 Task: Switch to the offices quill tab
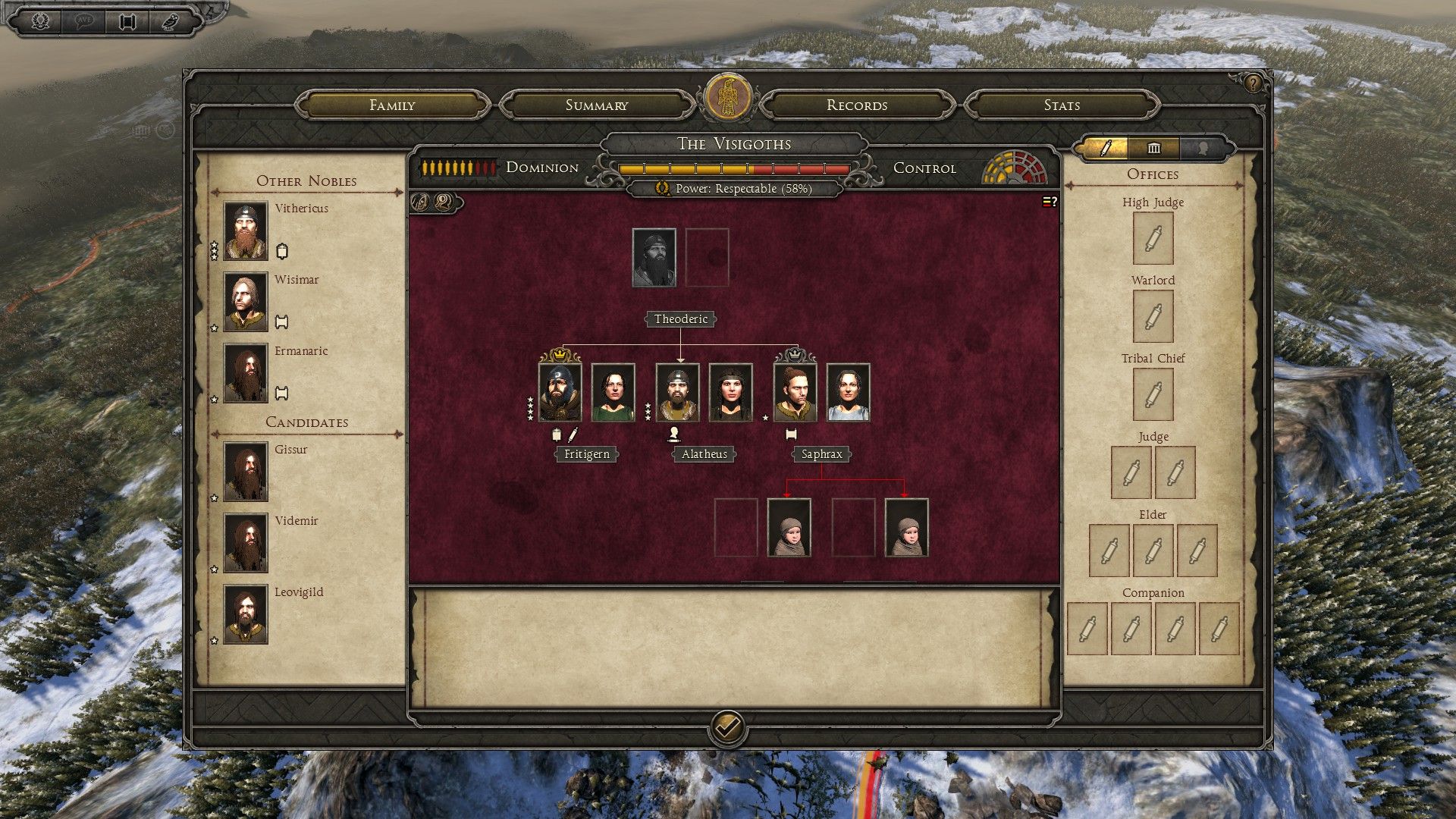(1106, 148)
